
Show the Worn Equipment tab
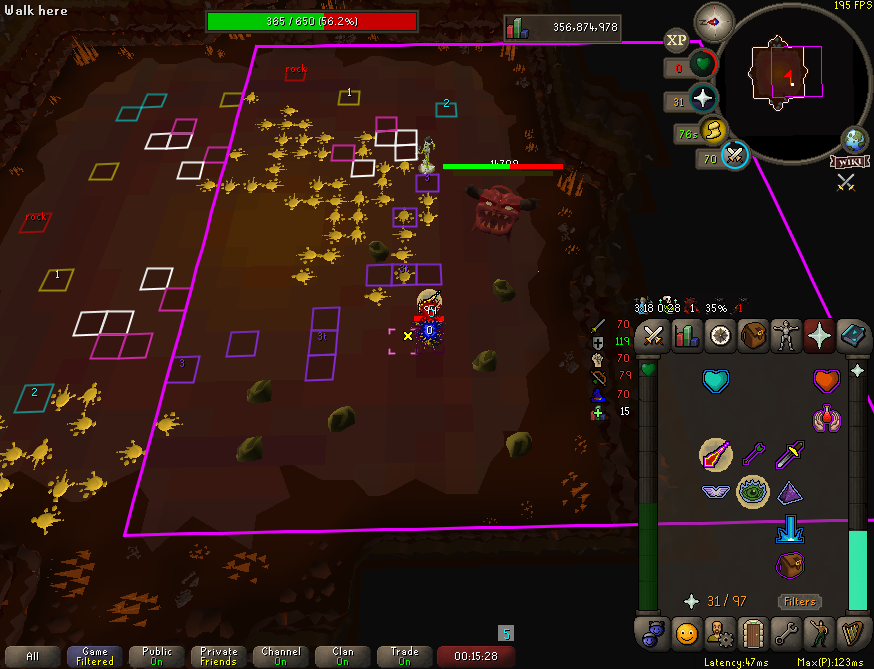pyautogui.click(x=786, y=336)
